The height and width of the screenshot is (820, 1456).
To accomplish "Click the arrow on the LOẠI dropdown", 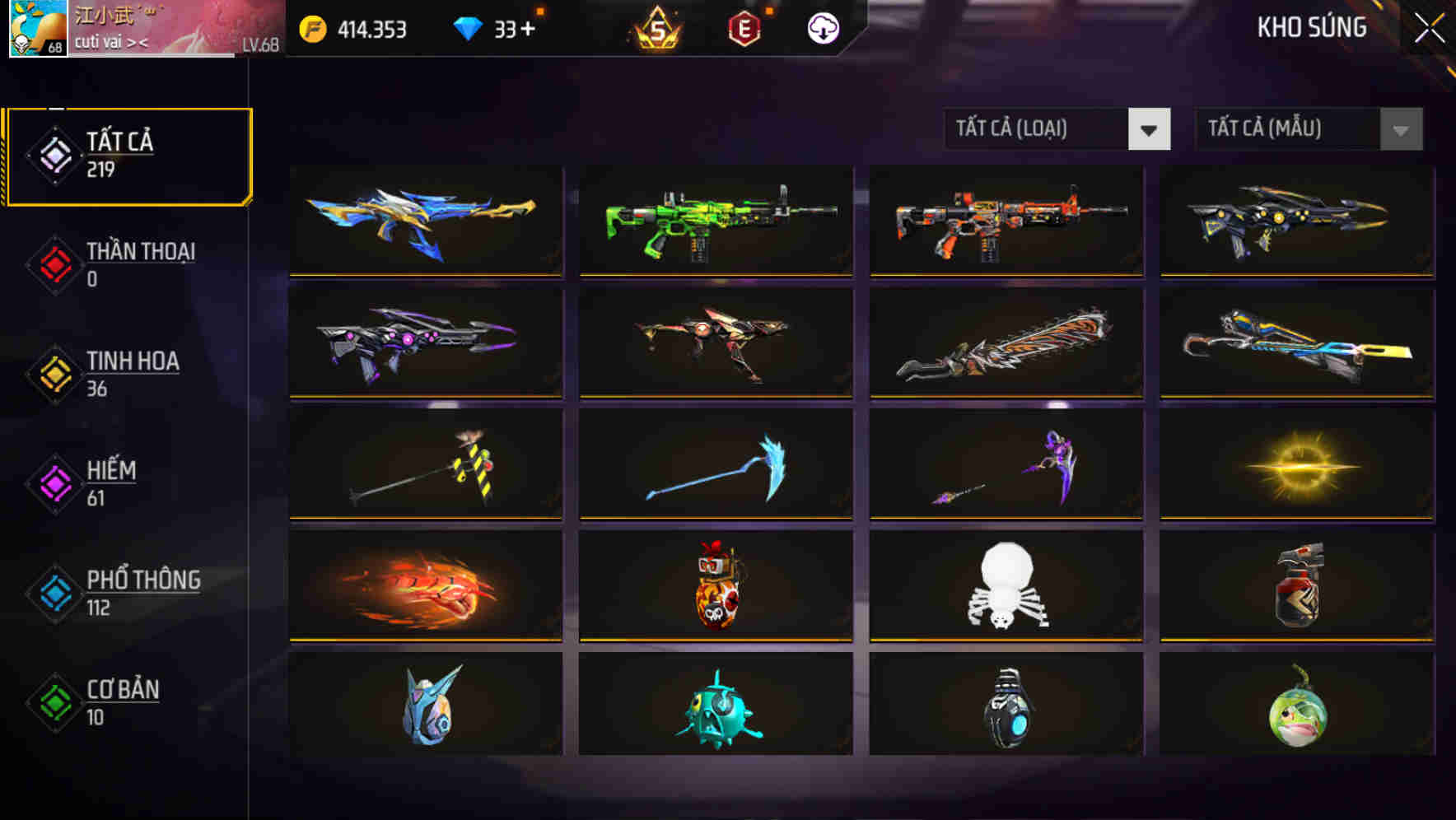I will (x=1150, y=129).
